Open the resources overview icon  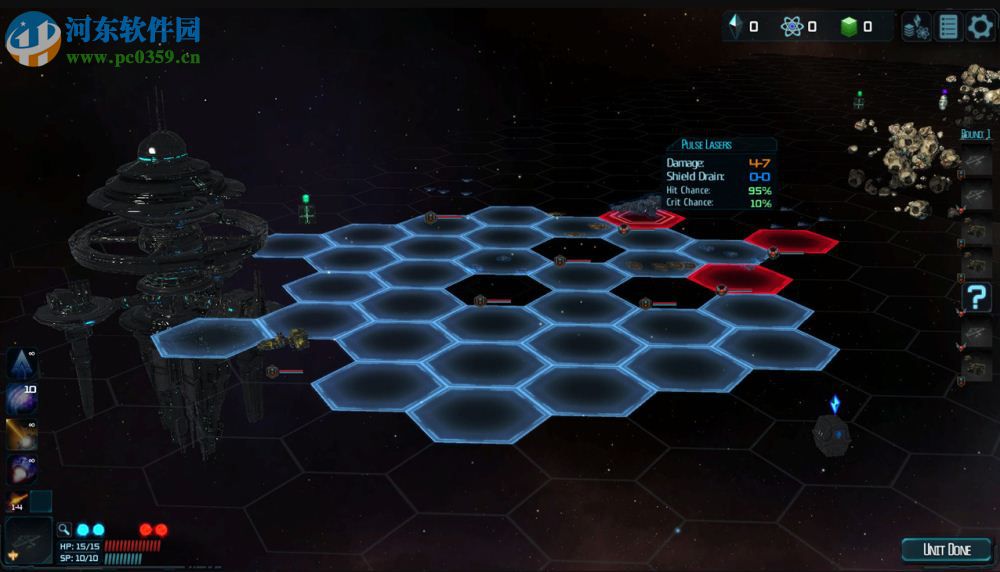(917, 27)
